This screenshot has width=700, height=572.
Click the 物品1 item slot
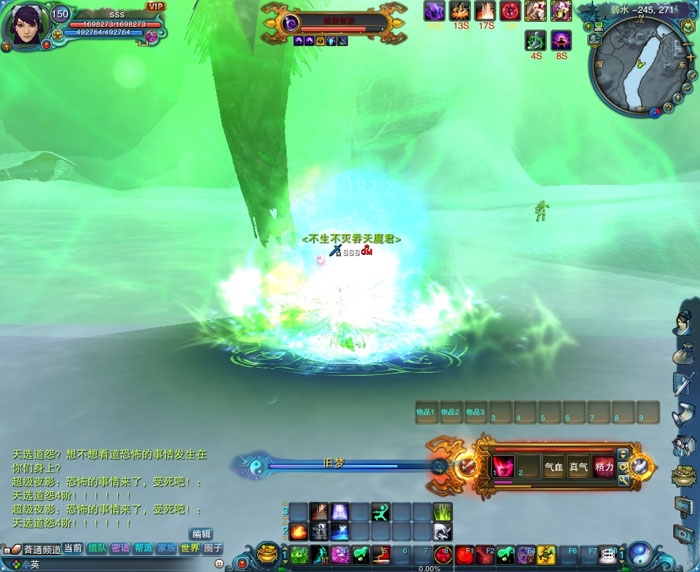(426, 412)
